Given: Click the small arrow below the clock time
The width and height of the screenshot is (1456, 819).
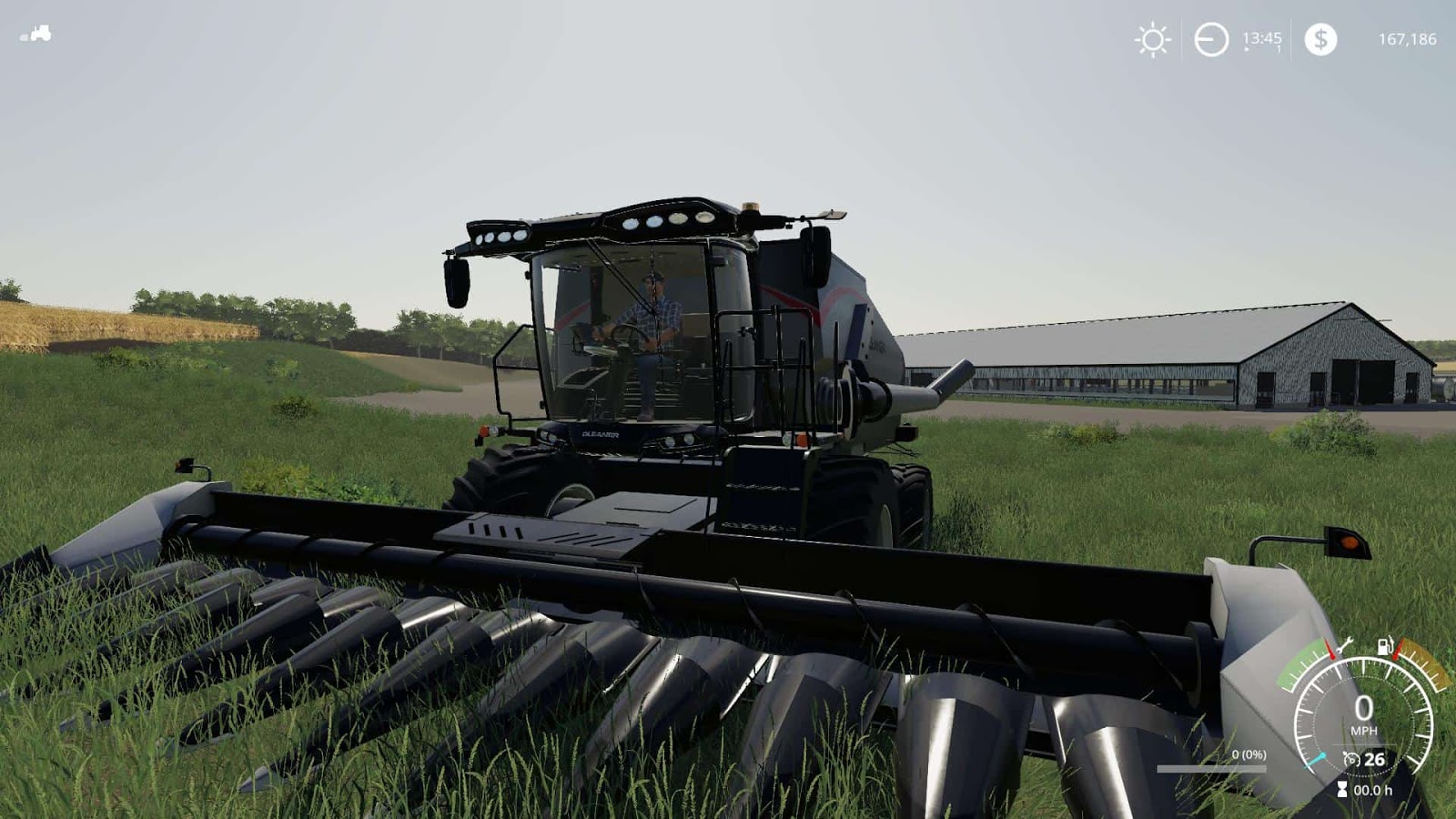Looking at the screenshot, I should click(x=1246, y=49).
